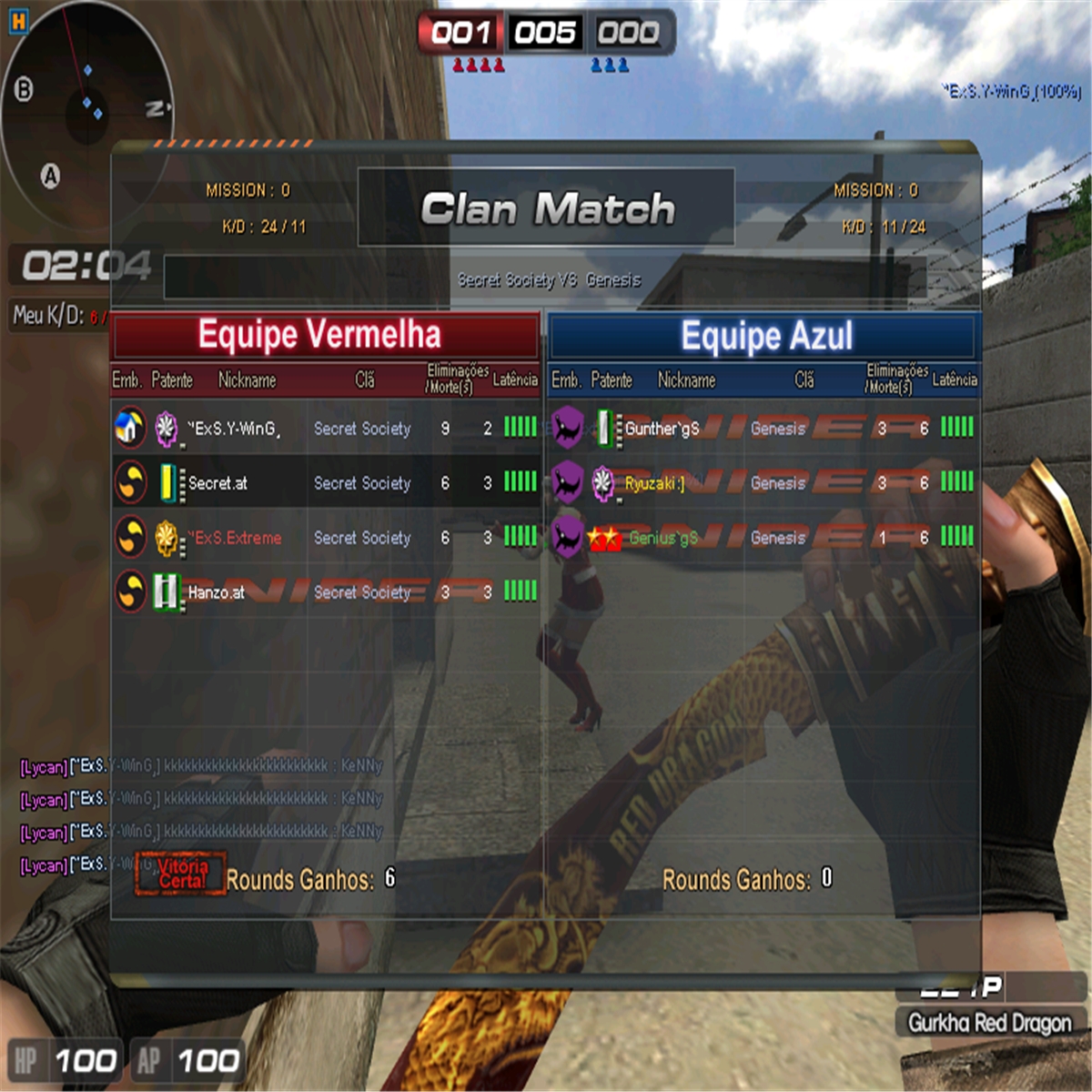Pick the Hanzo.at player row

(x=325, y=591)
